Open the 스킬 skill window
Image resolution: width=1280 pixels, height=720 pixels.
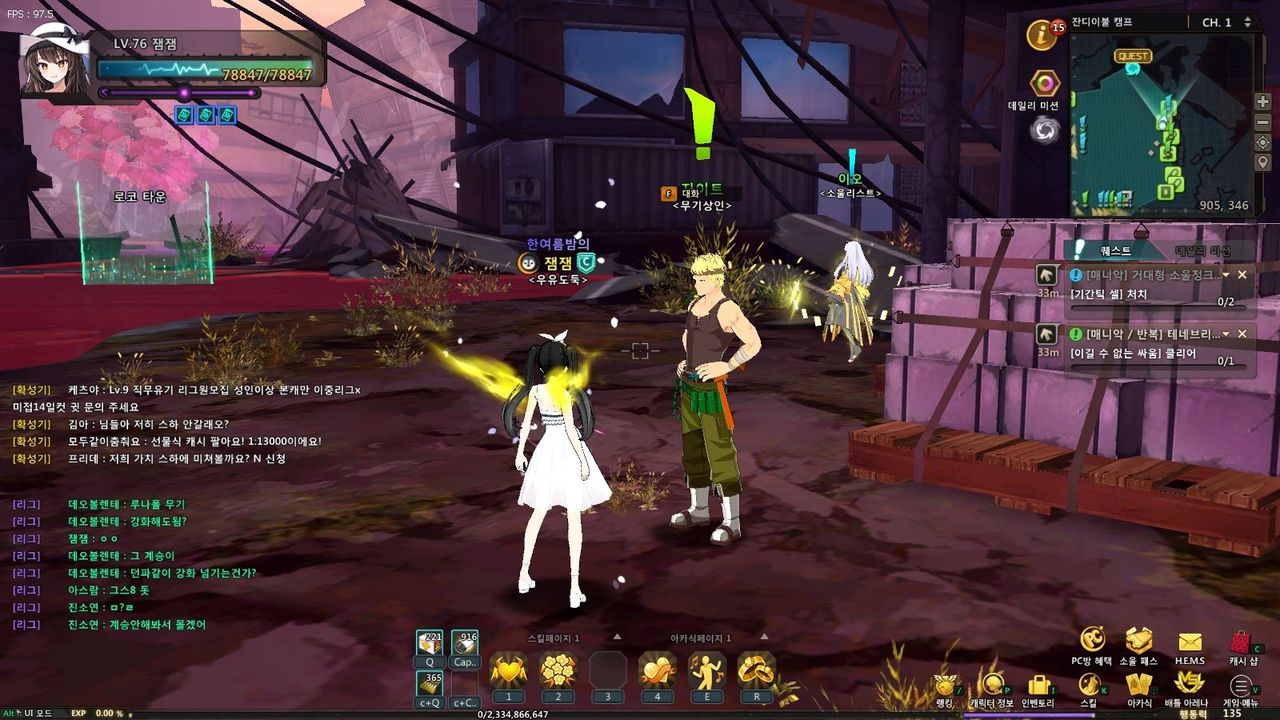pos(1089,686)
